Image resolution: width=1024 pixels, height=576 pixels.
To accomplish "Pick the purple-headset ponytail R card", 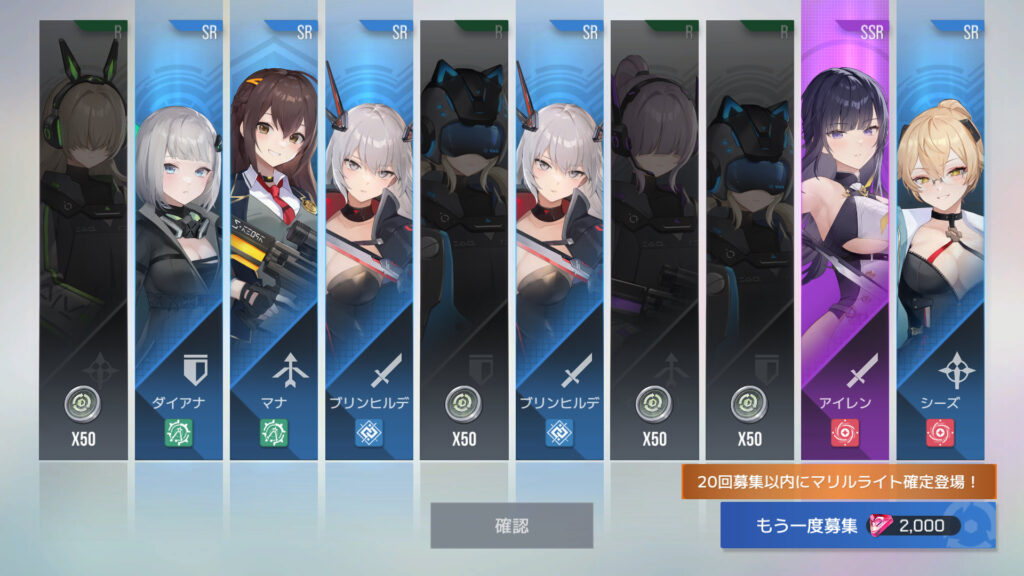I will coord(654,240).
